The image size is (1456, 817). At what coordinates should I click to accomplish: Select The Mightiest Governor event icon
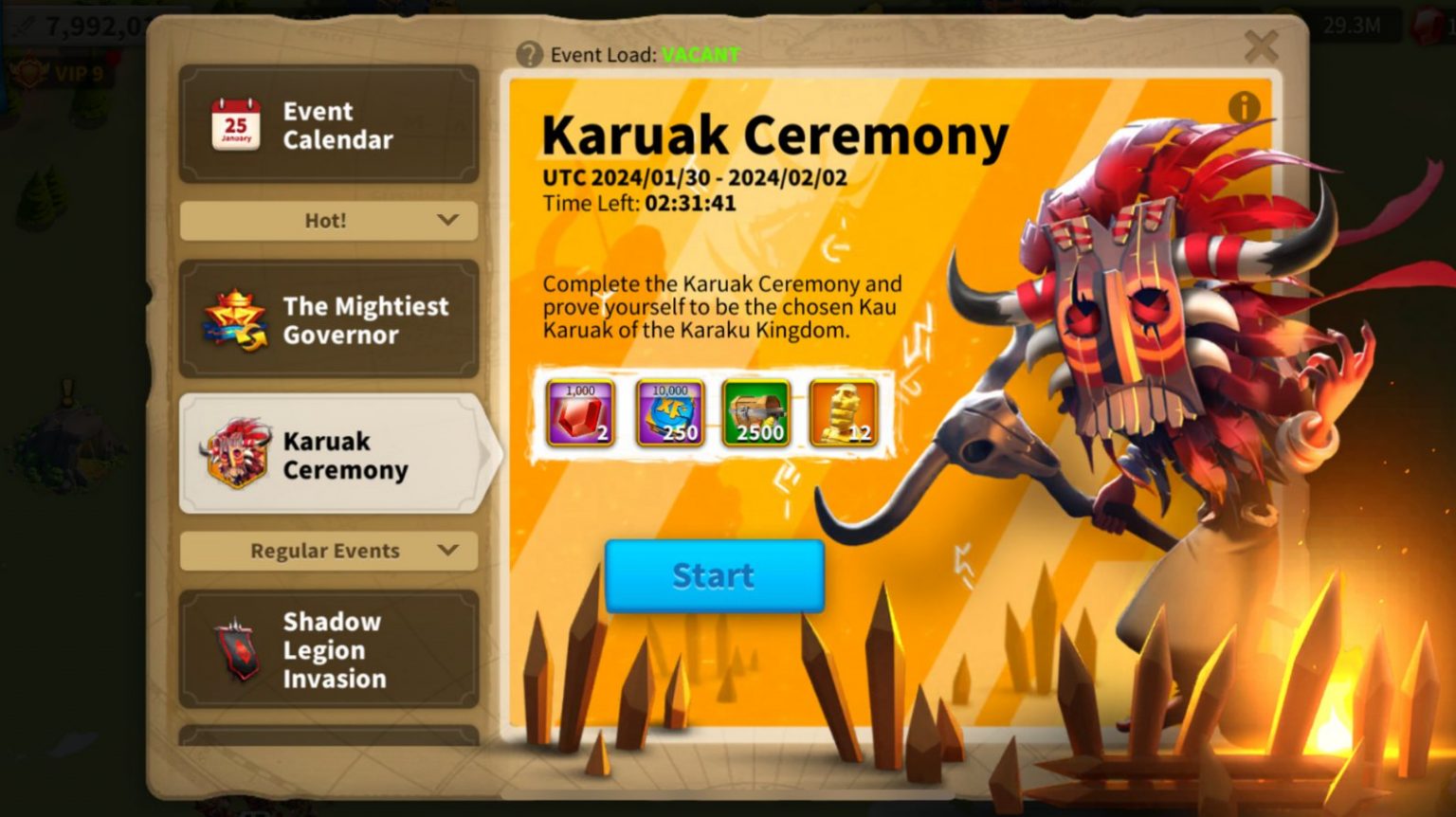point(237,319)
